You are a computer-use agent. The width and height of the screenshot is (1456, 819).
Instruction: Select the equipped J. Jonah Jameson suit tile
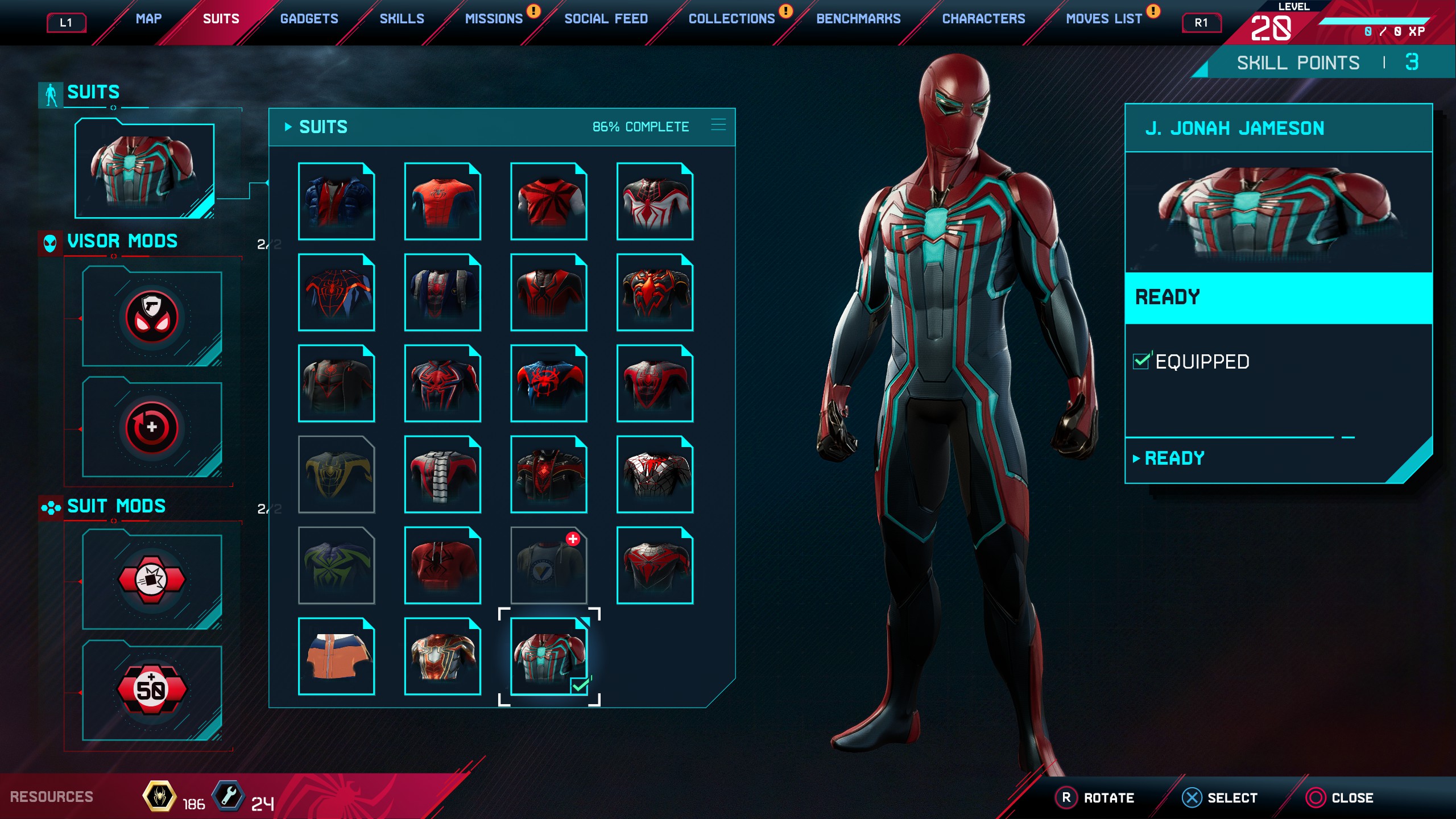coord(549,656)
